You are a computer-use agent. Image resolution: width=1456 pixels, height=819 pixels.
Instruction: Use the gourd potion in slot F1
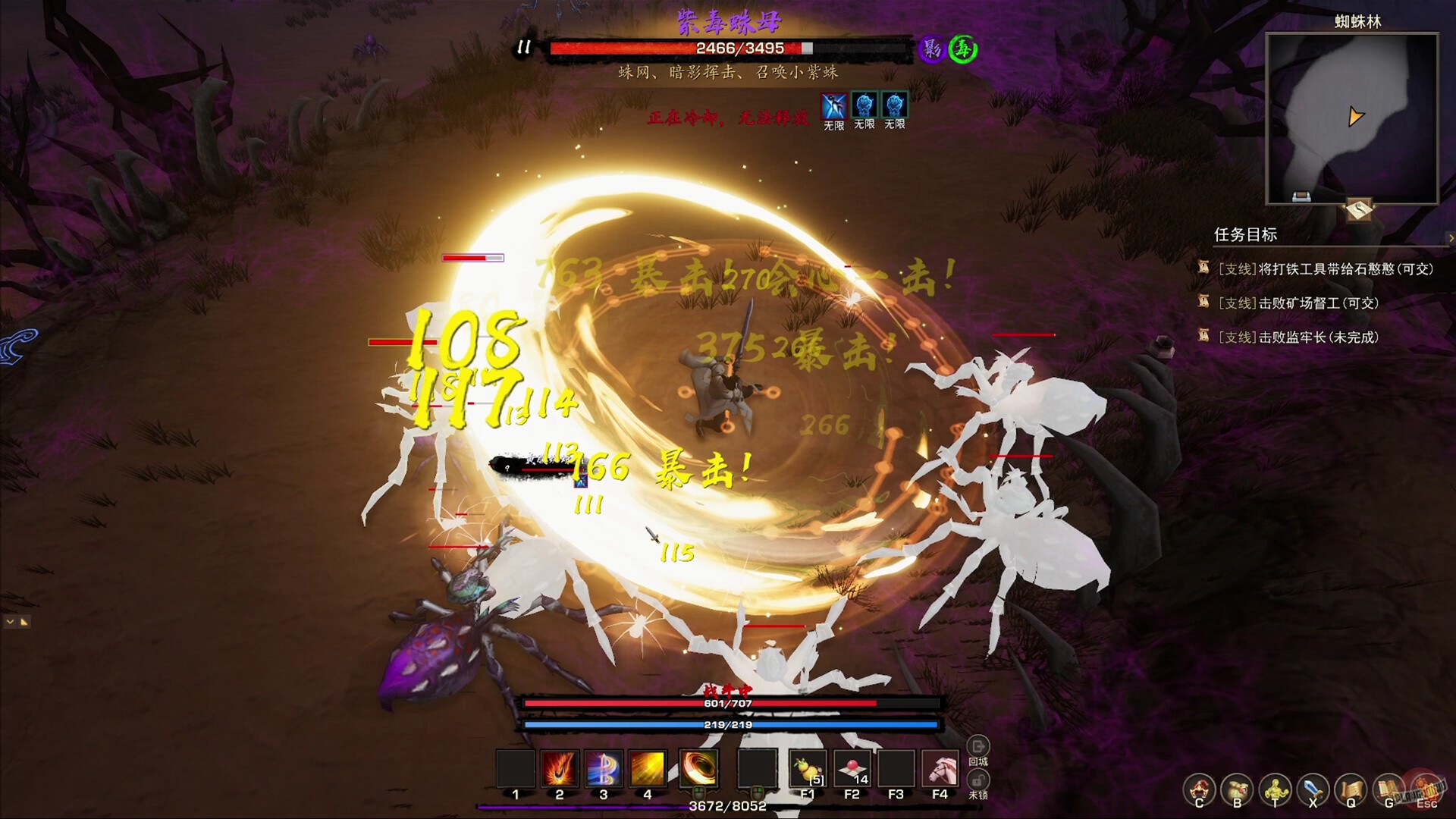(808, 767)
